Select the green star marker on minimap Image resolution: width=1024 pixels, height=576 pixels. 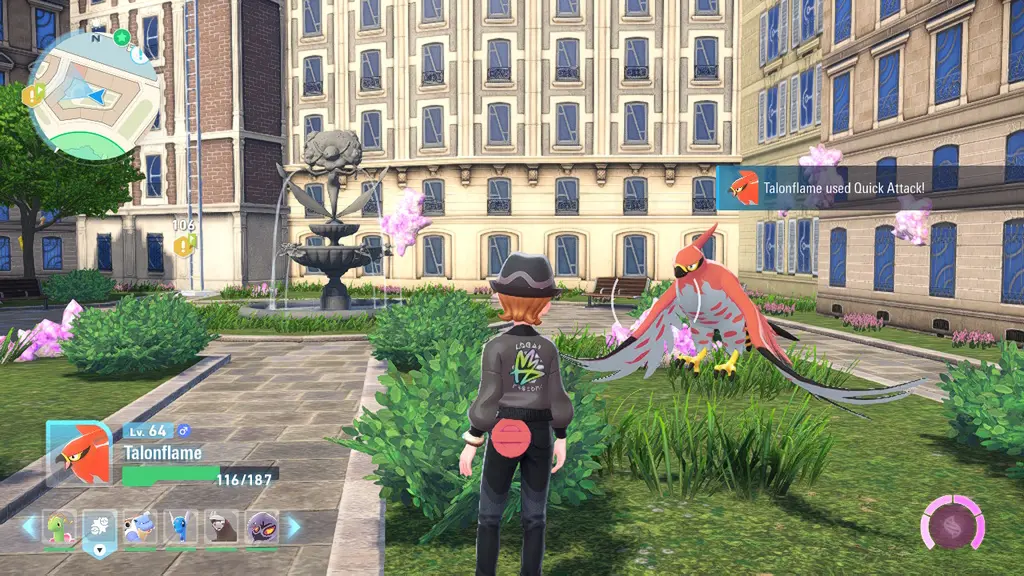point(122,37)
